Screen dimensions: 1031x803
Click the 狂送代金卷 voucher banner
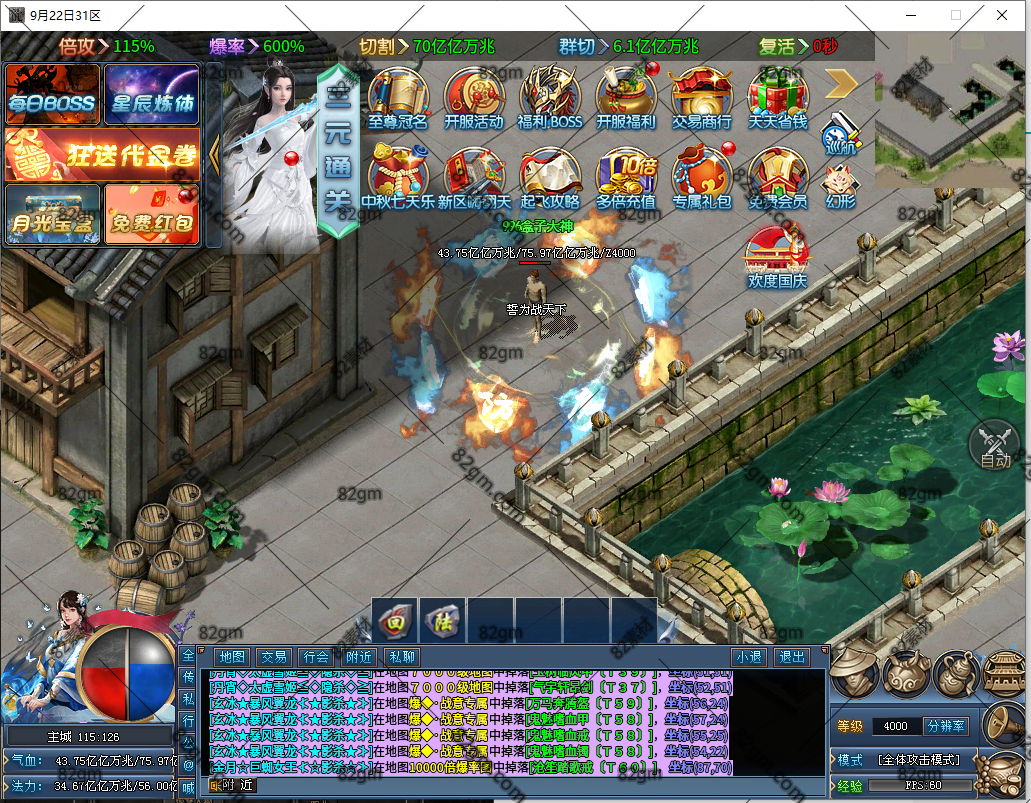[102, 154]
